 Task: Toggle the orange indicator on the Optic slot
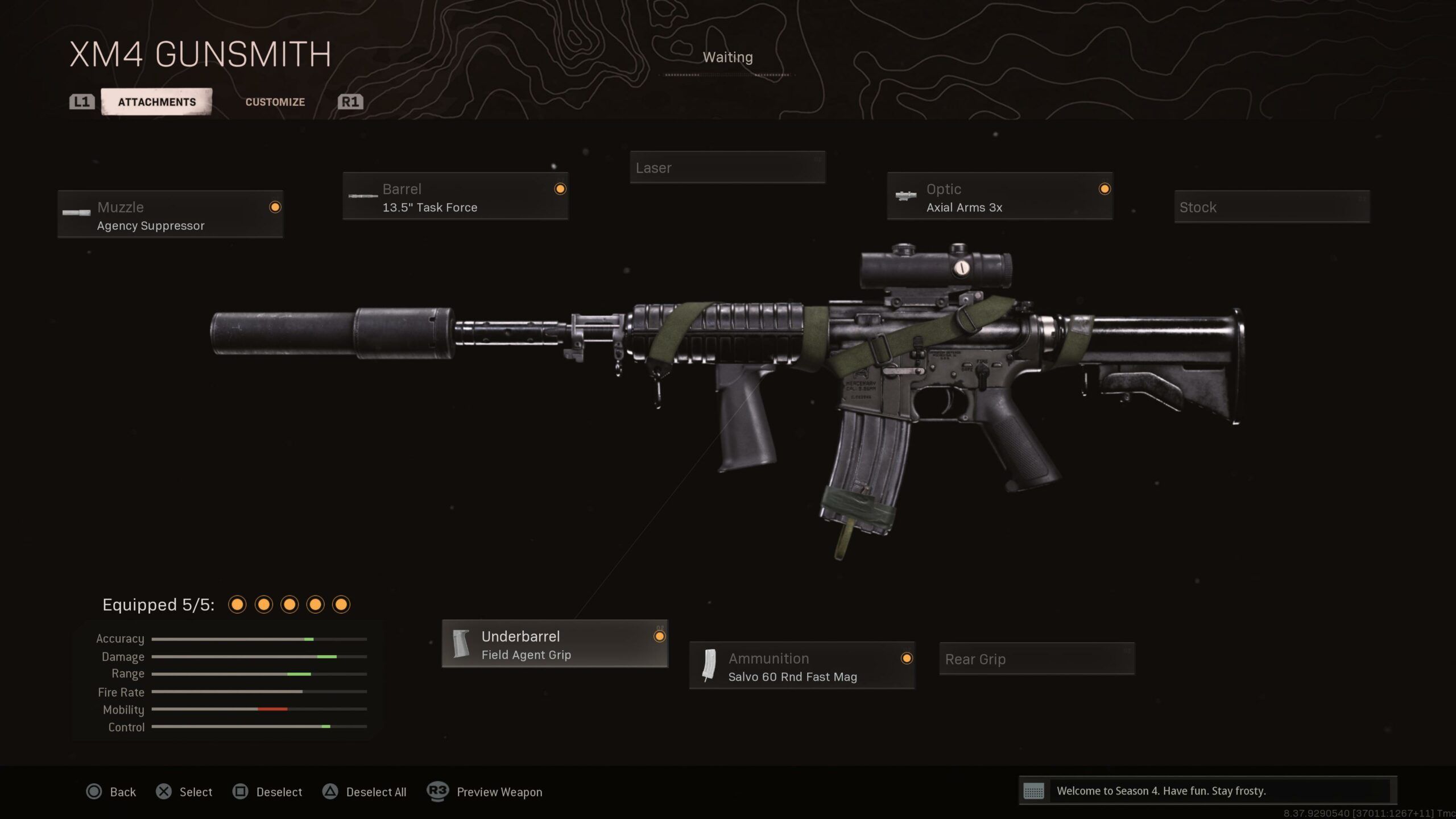(x=1104, y=190)
